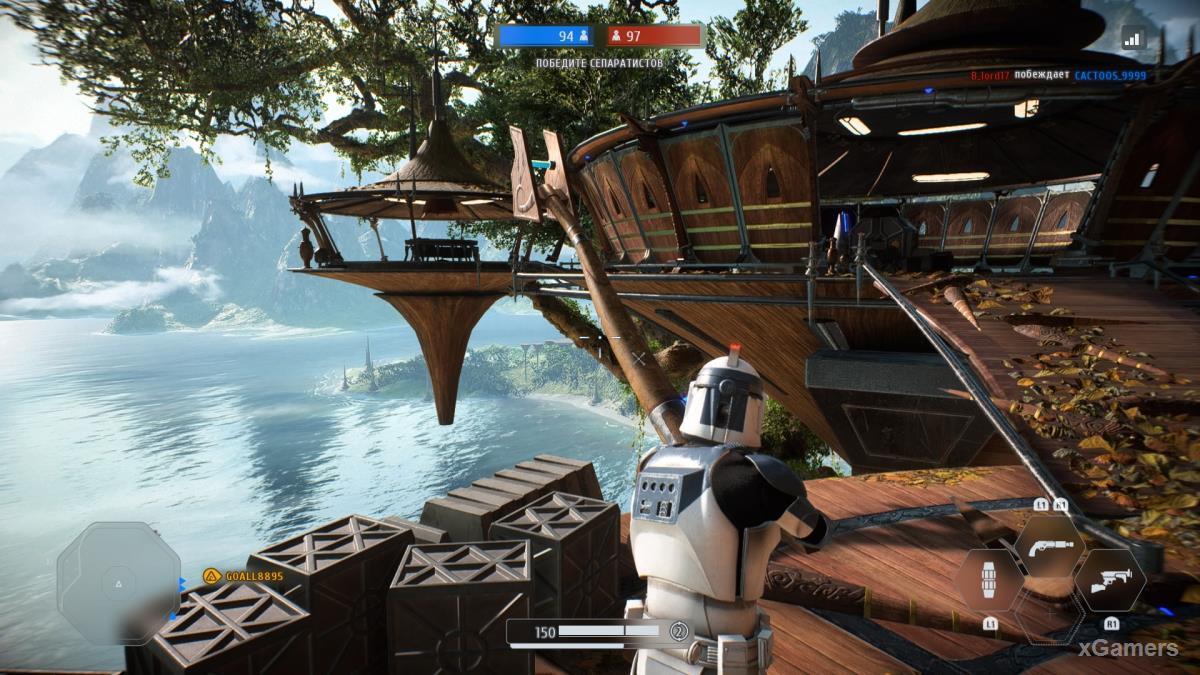The image size is (1200, 675).
Task: Use the grenade ability hexagon
Action: pos(988,580)
